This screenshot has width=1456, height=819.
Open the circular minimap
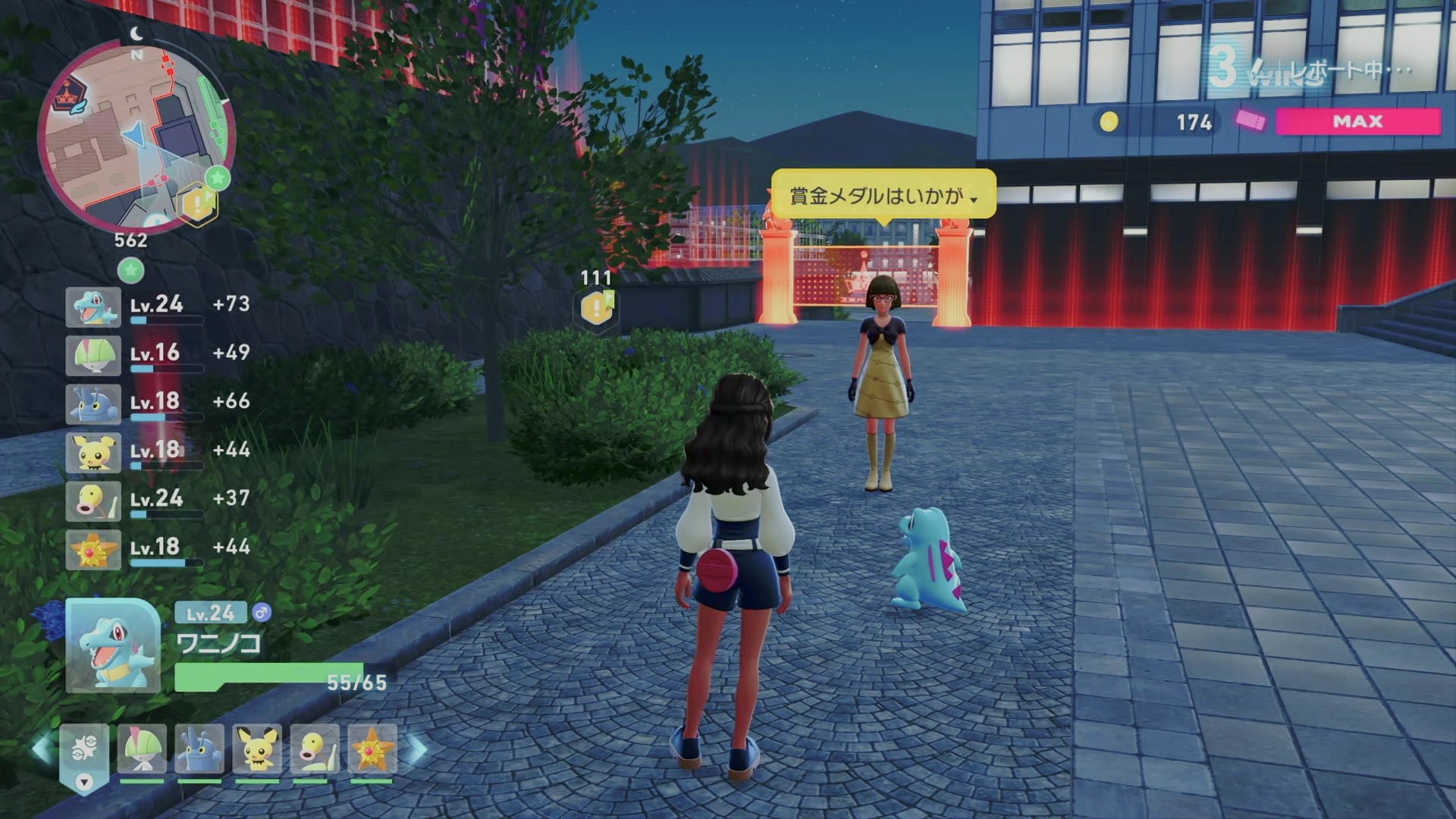[x=136, y=136]
